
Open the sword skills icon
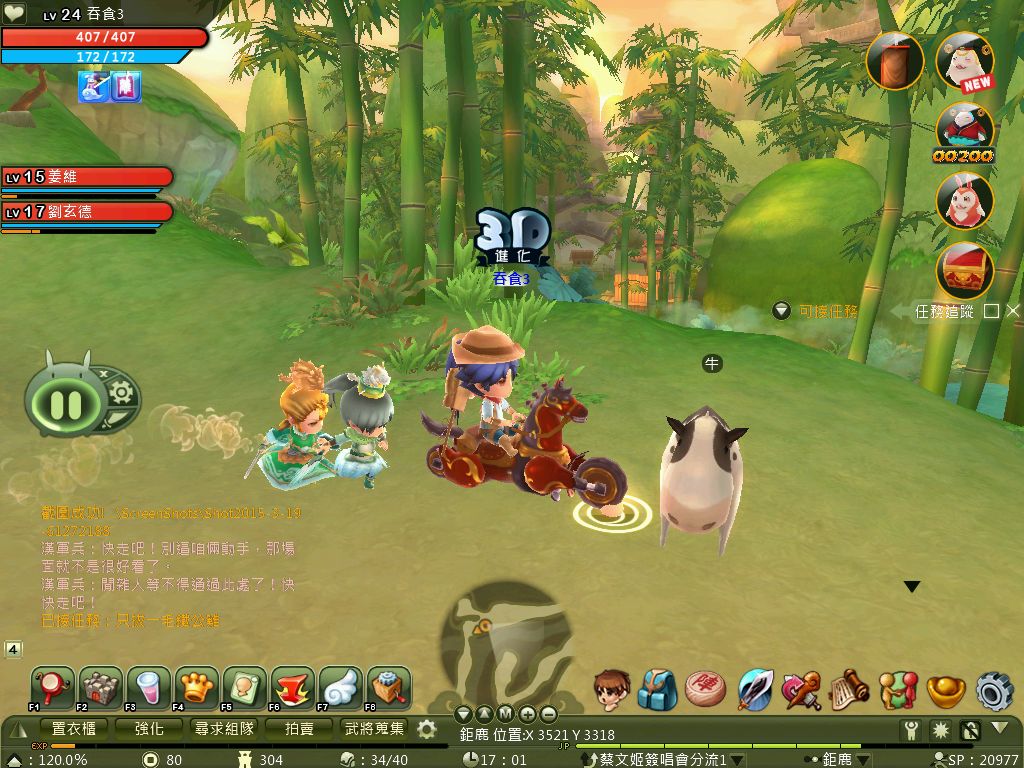click(755, 690)
